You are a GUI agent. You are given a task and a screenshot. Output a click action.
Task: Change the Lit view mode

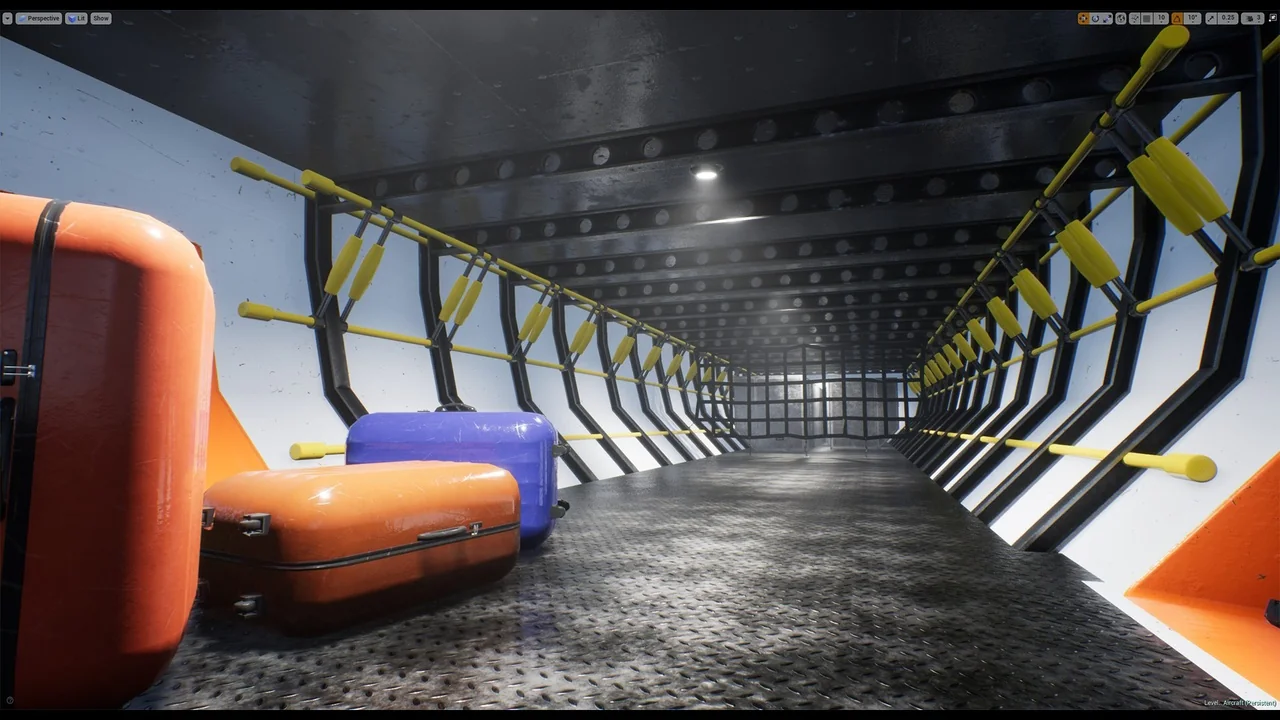pos(77,18)
